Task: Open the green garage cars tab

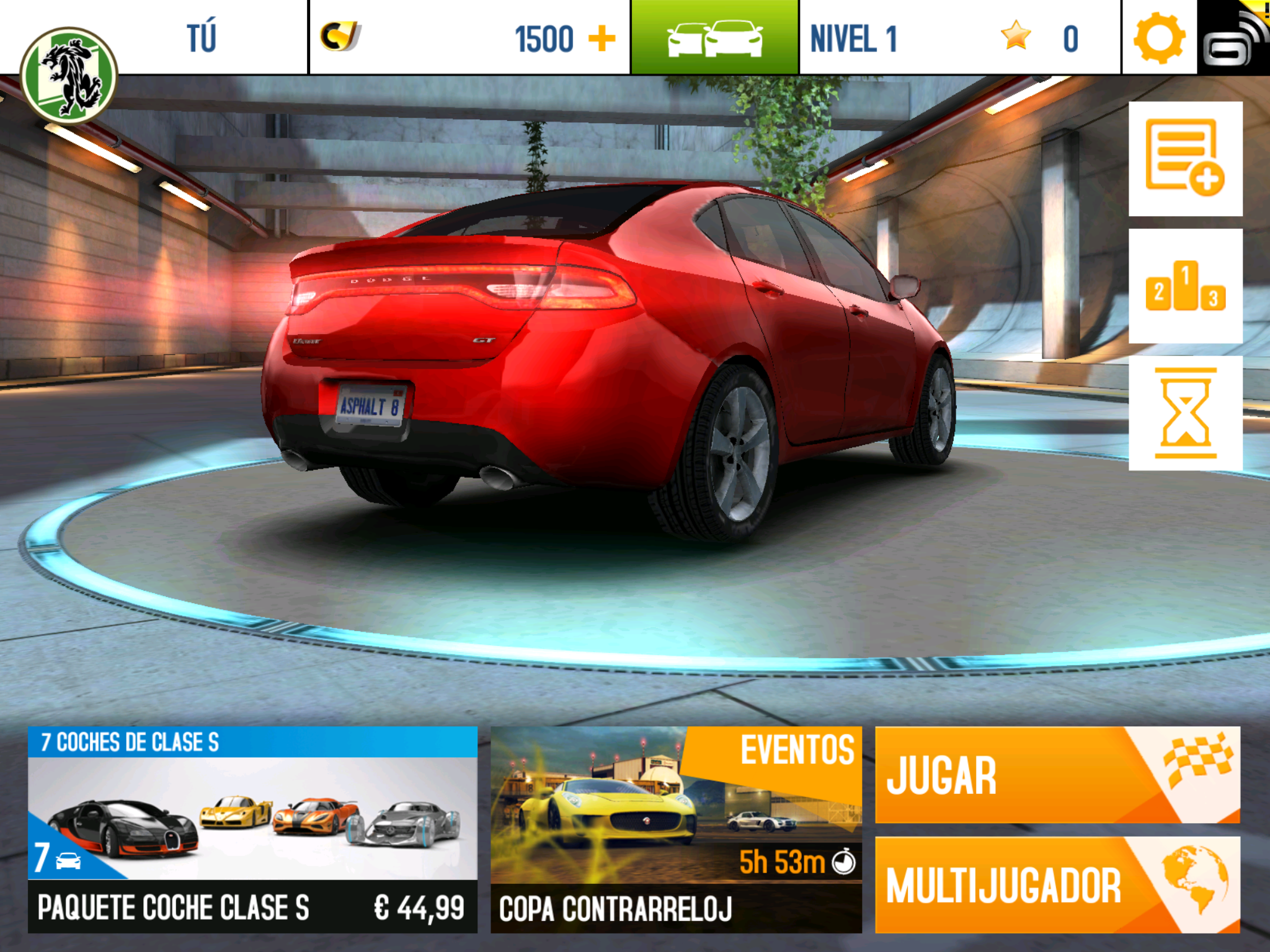Action: tap(714, 38)
